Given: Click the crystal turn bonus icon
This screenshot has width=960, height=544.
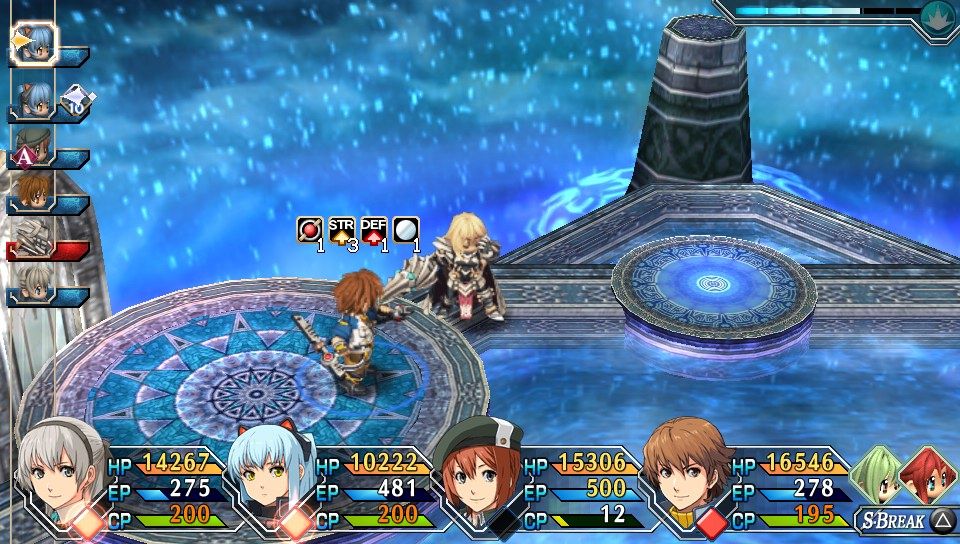Looking at the screenshot, I should [78, 97].
